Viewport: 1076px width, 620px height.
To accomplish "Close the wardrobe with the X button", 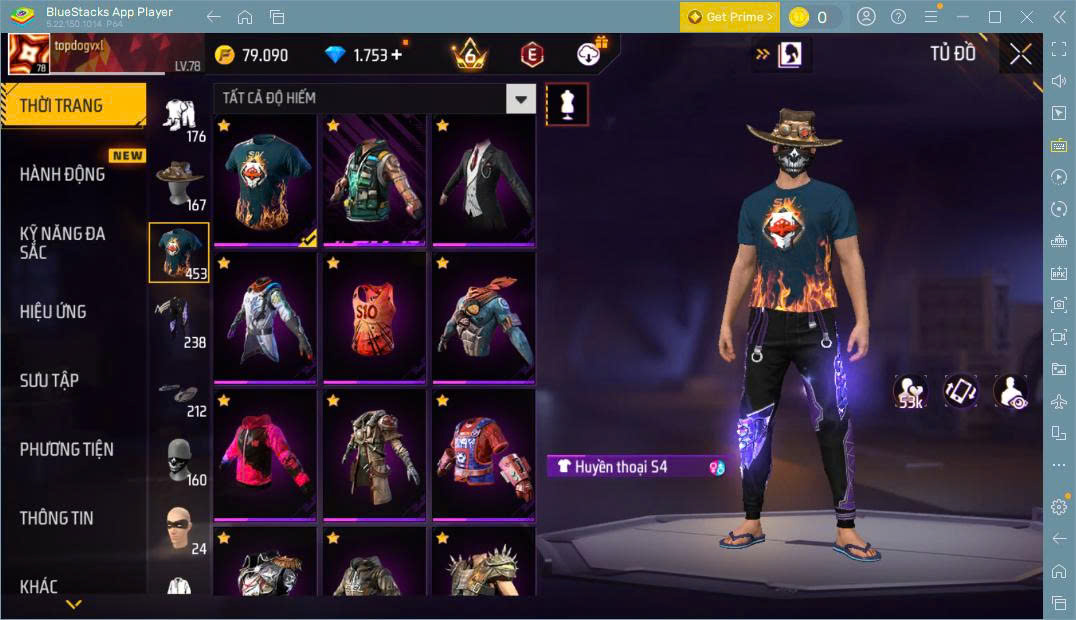I will tap(1020, 54).
